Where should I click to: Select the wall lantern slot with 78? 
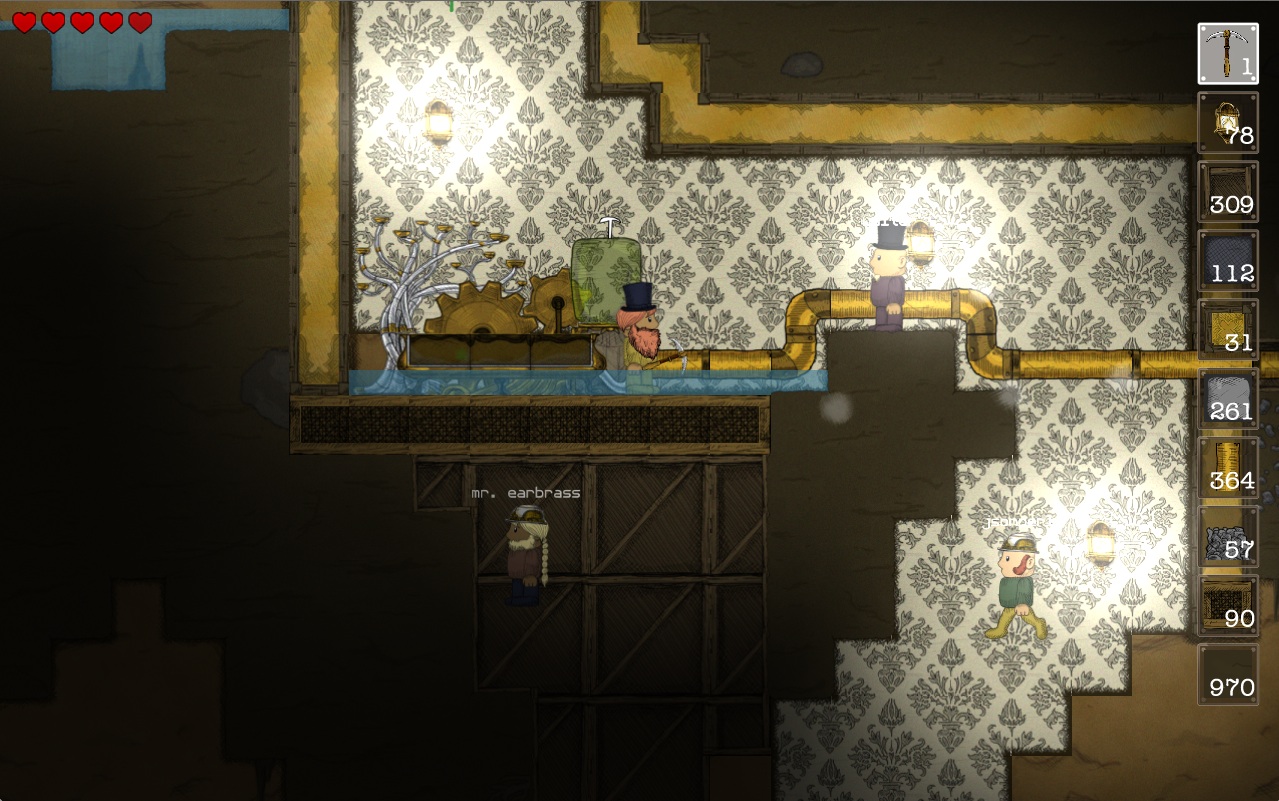(x=1228, y=123)
